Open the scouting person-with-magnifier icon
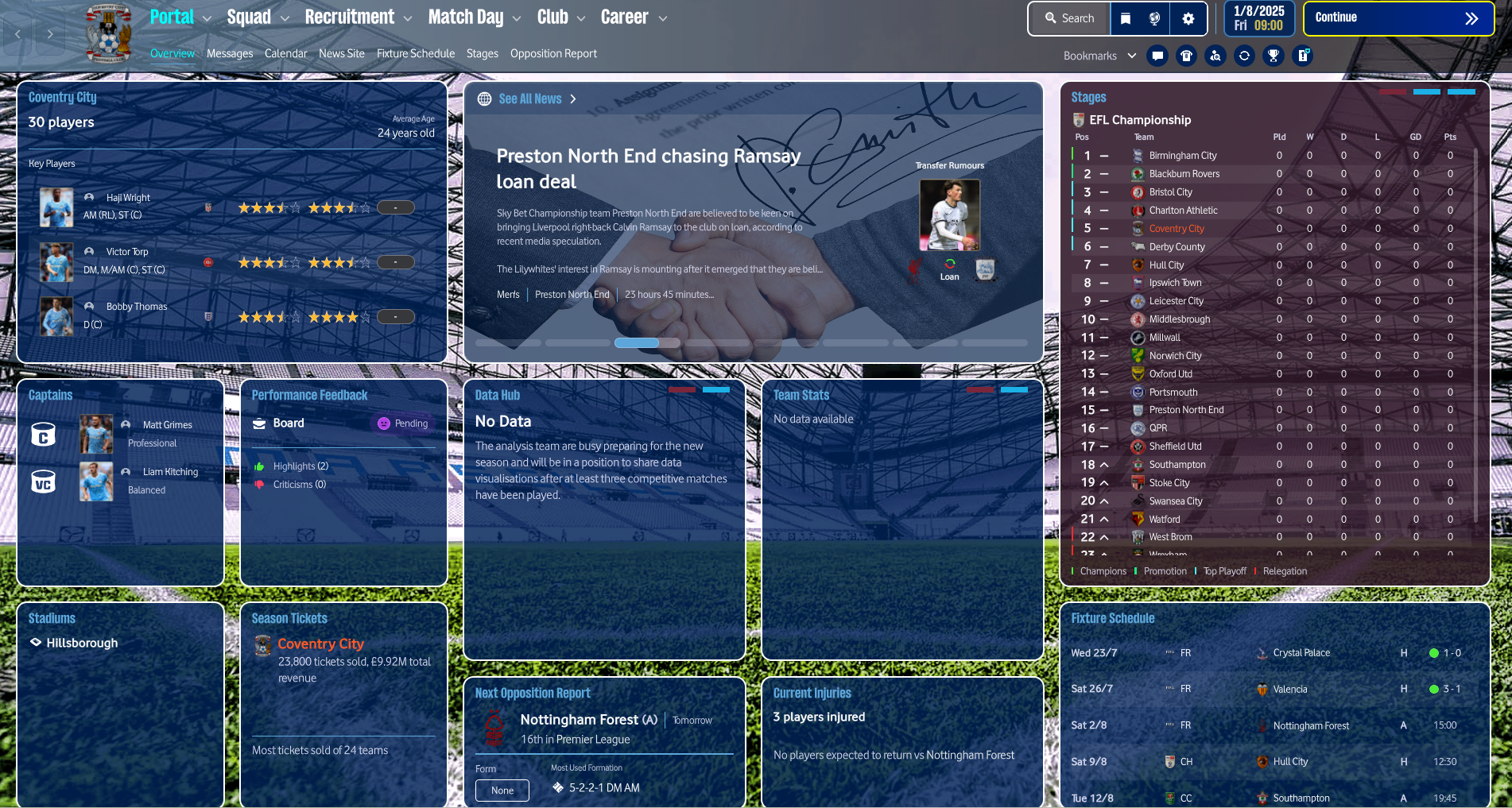This screenshot has height=808, width=1512. (1215, 56)
